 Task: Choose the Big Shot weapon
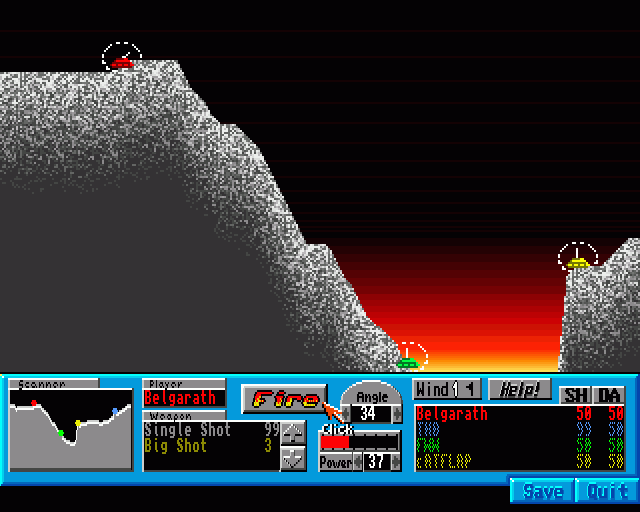(x=180, y=446)
